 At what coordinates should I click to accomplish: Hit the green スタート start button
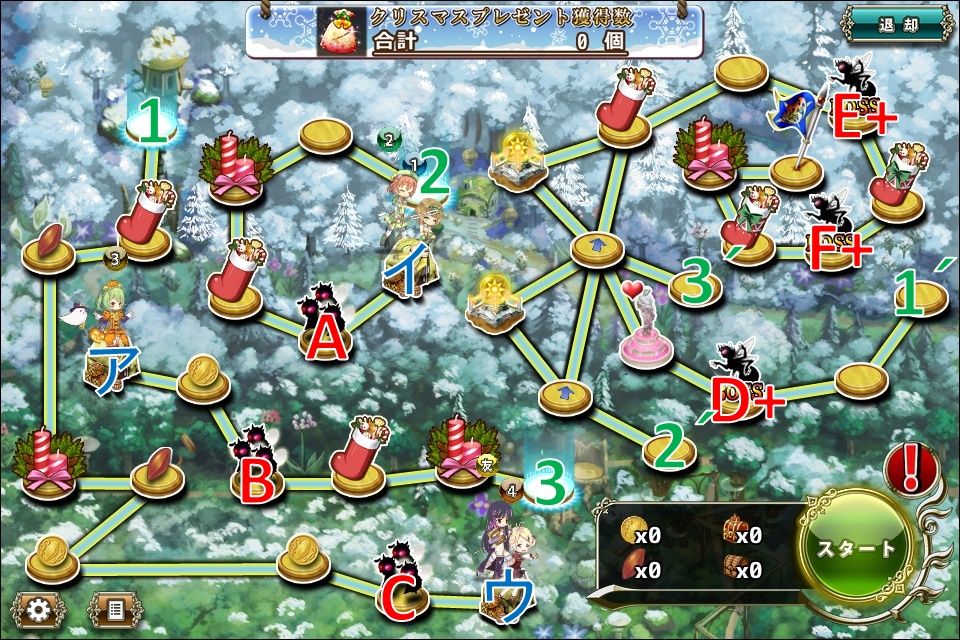[857, 548]
